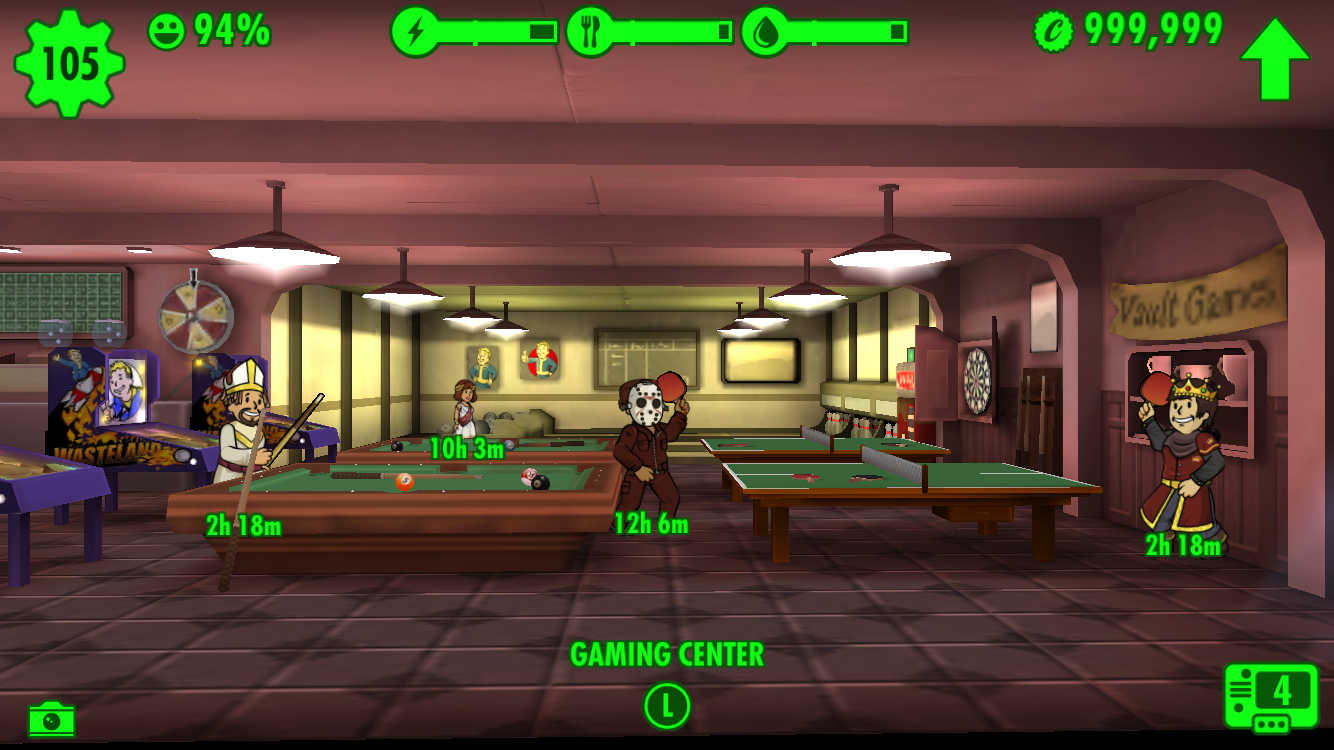Open the camera photo mode
The image size is (1334, 750).
coord(51,719)
